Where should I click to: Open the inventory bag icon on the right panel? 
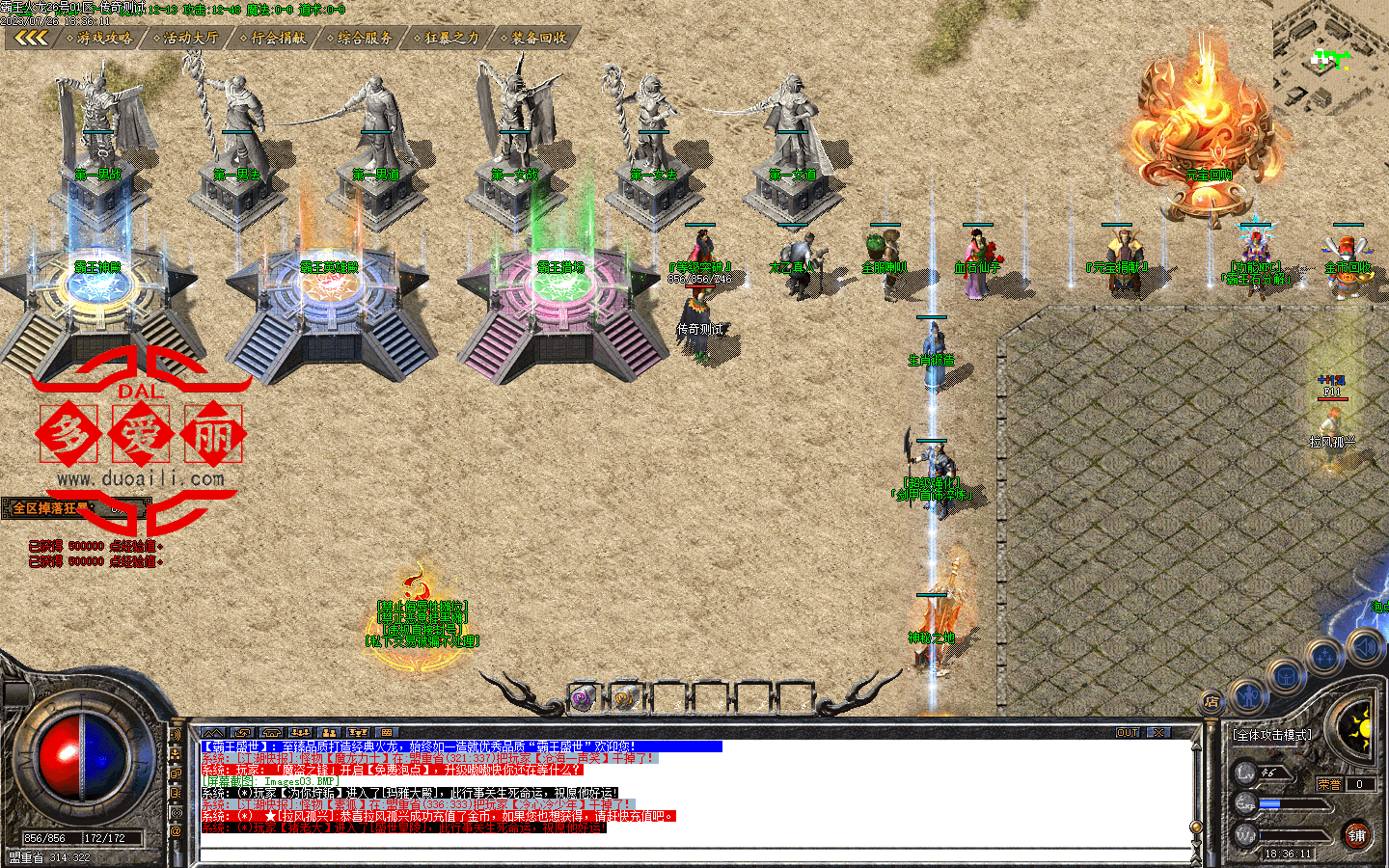[1286, 676]
